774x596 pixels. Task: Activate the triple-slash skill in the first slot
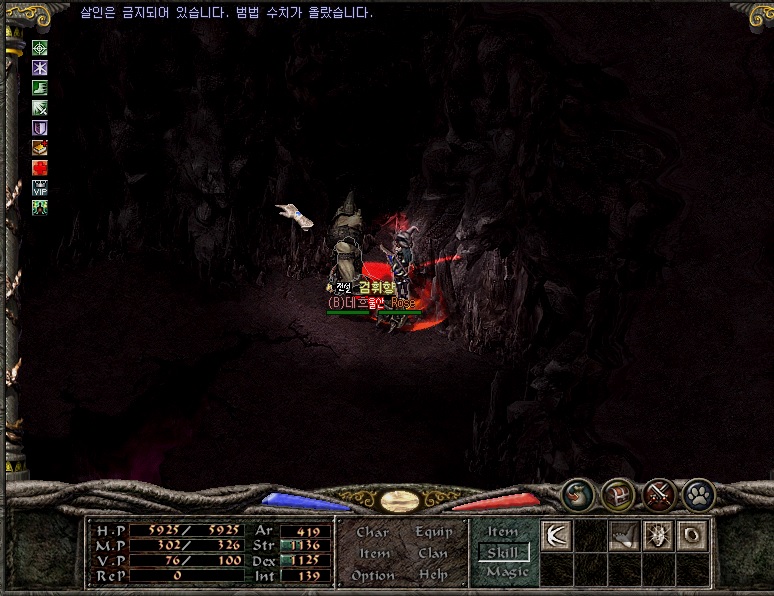(x=556, y=536)
